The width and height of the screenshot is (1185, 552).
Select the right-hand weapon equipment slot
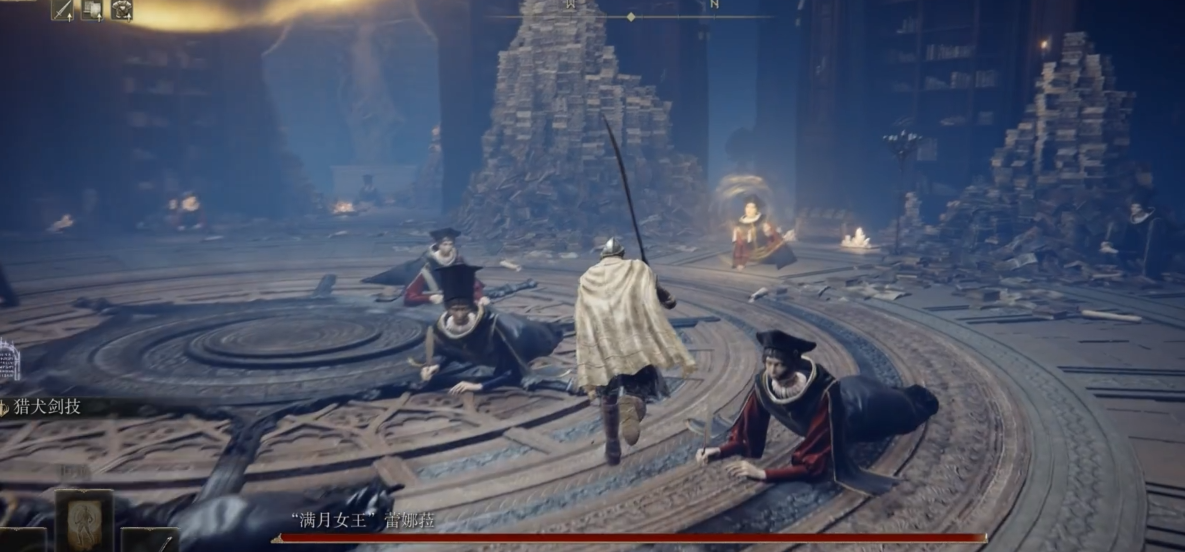150,540
